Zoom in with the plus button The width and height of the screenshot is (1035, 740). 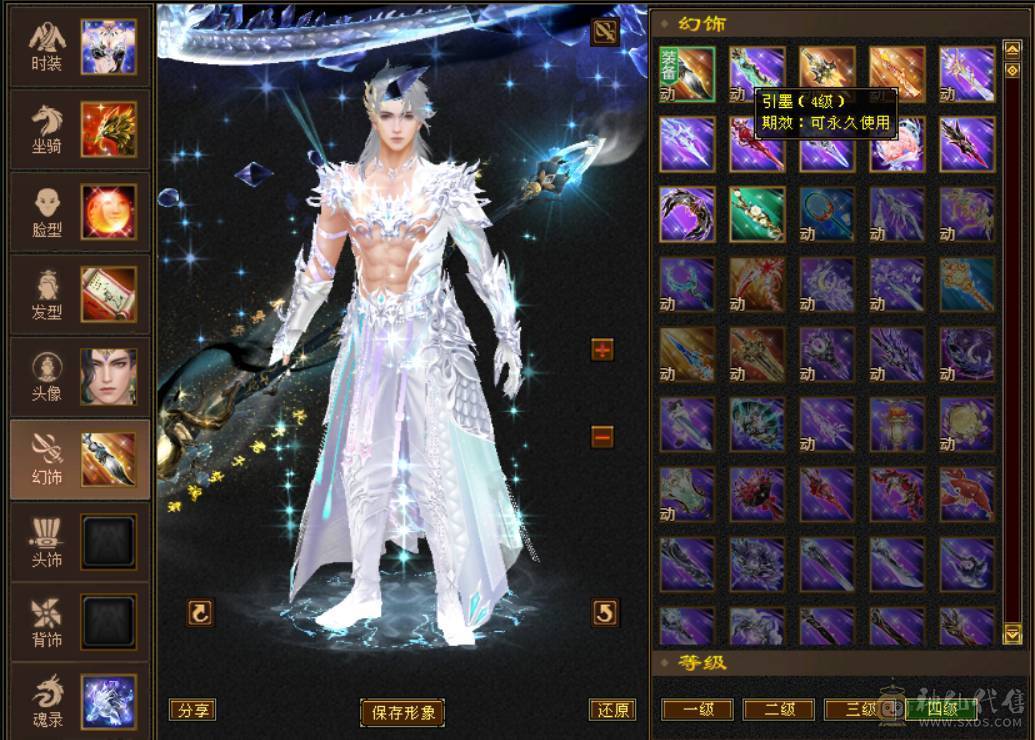[602, 349]
